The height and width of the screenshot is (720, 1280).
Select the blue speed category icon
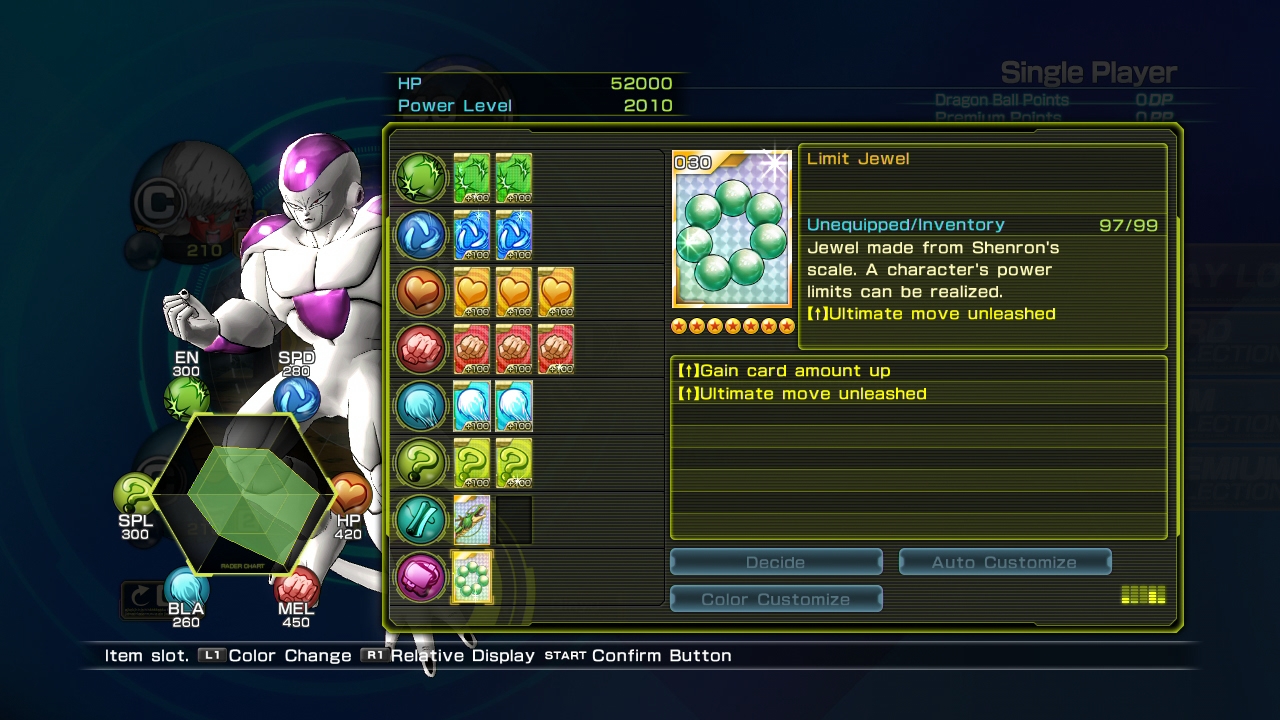pos(421,235)
